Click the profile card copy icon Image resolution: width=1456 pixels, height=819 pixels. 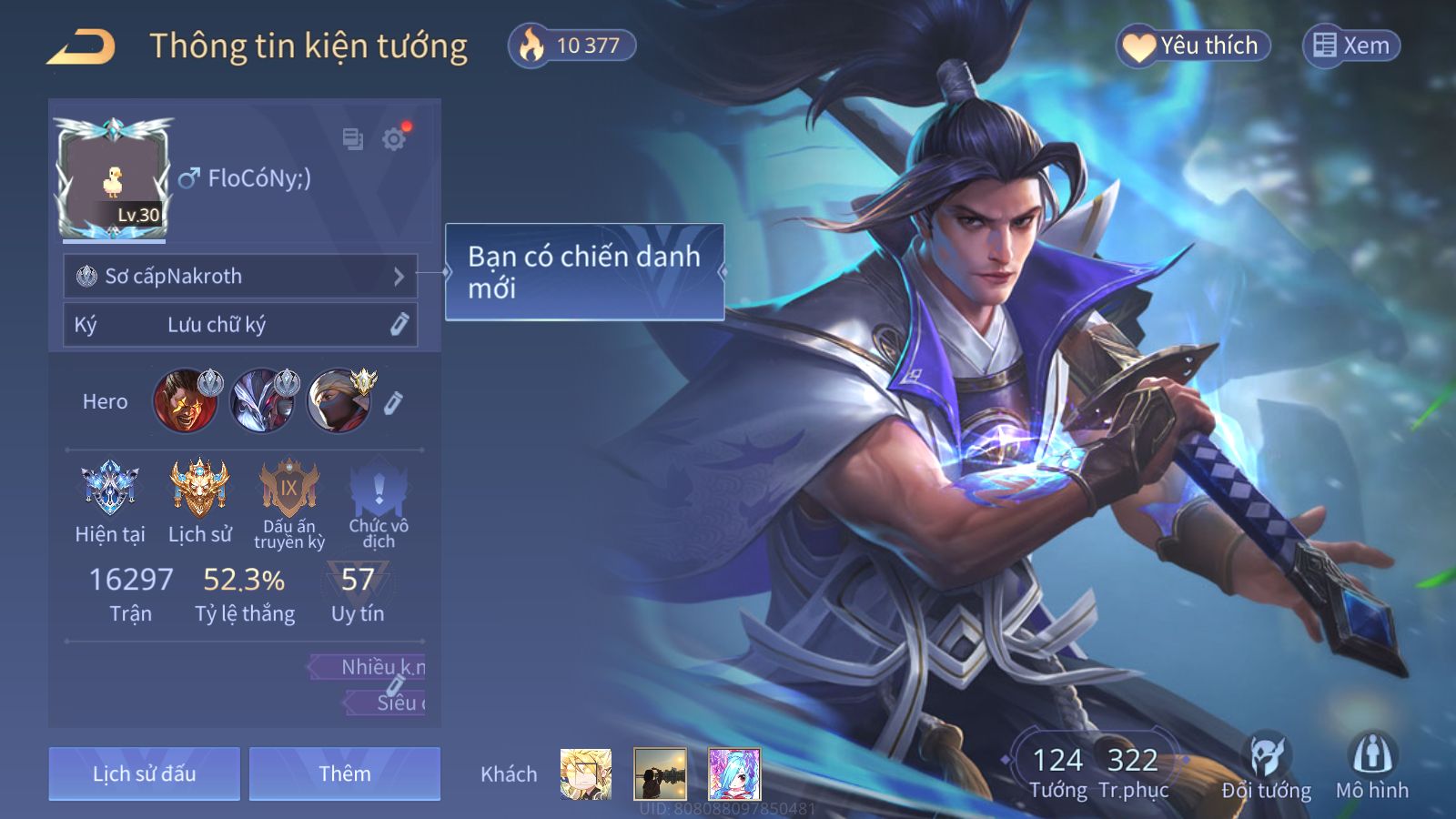[352, 139]
